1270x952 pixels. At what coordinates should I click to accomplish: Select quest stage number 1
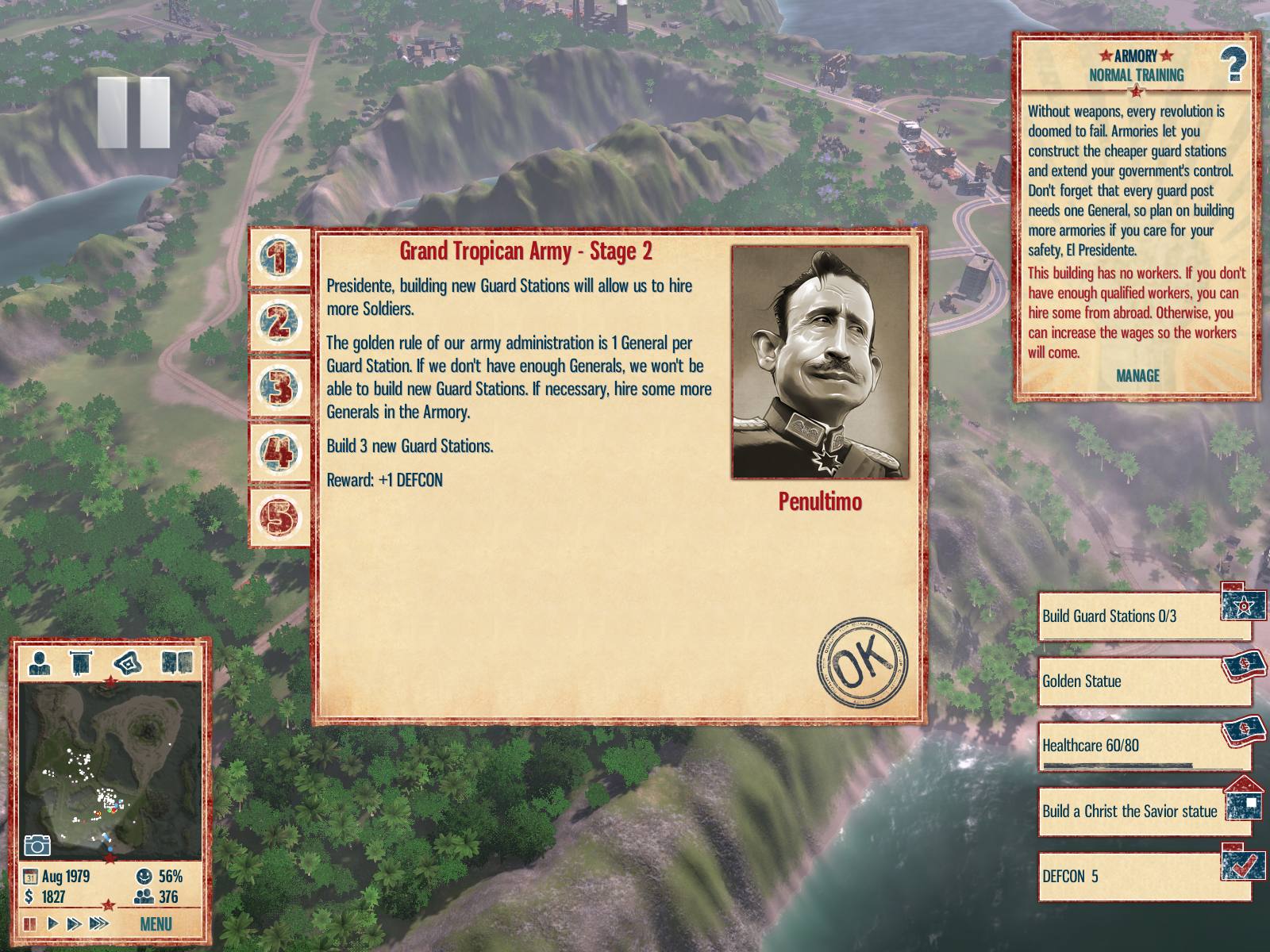click(x=279, y=259)
